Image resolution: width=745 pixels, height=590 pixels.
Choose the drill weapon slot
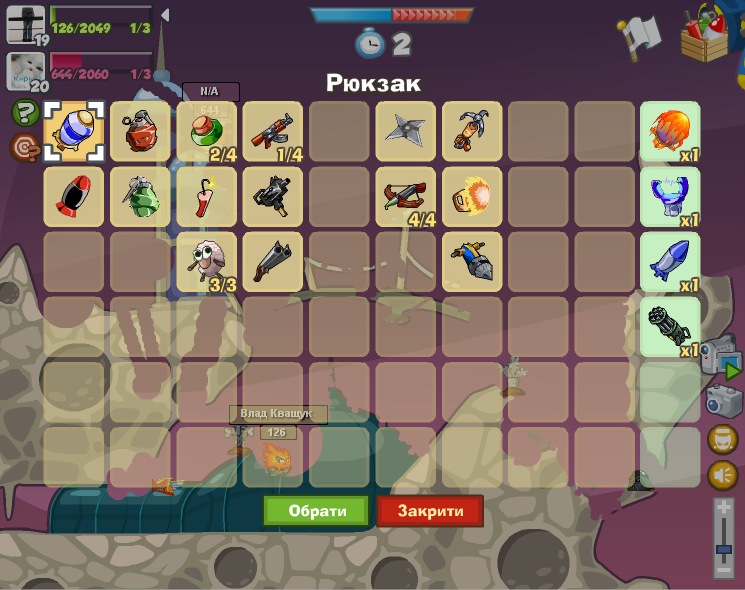(471, 262)
